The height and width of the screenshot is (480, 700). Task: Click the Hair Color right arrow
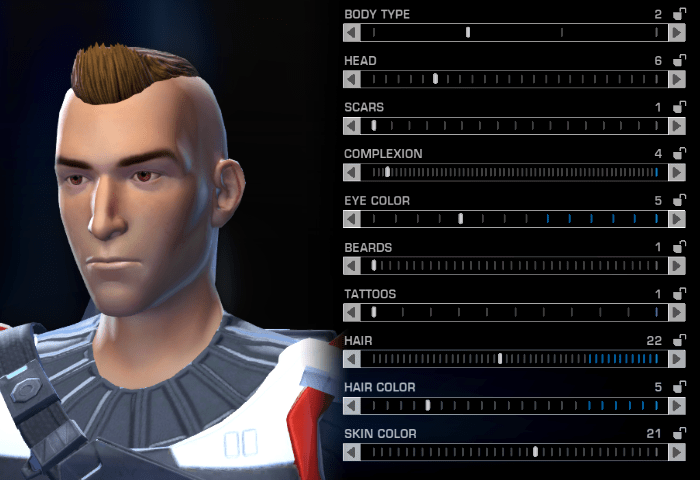click(677, 406)
